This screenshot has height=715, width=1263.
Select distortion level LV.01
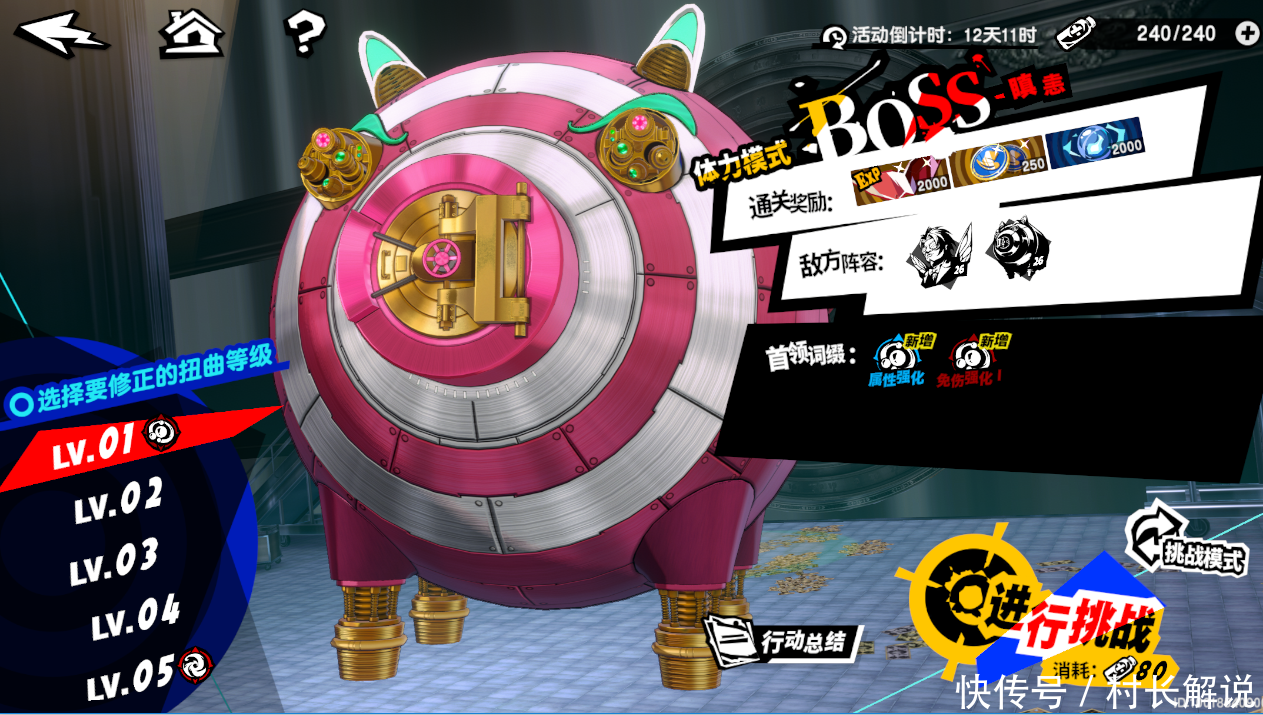pyautogui.click(x=95, y=446)
